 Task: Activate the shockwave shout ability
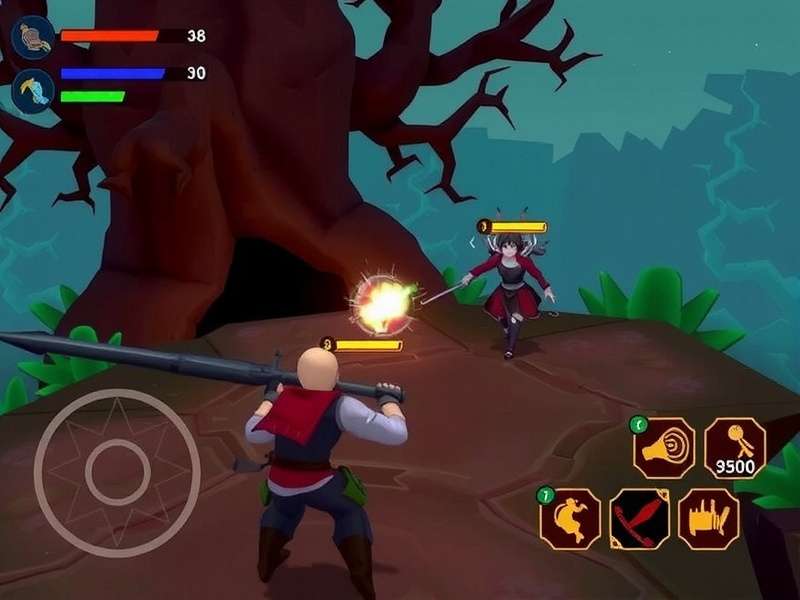(x=664, y=448)
